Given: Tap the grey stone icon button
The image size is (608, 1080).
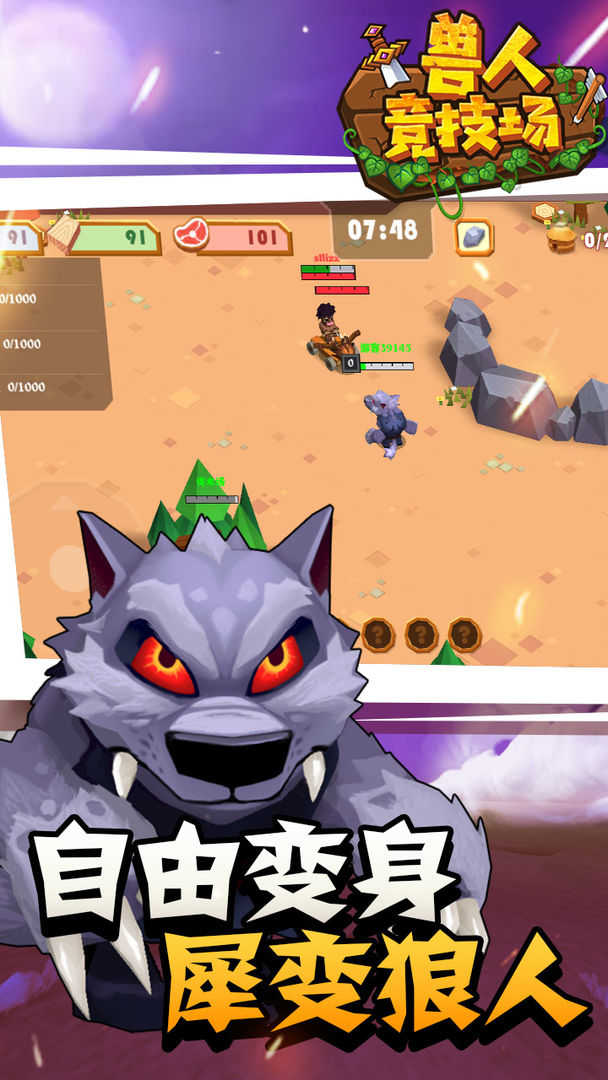Looking at the screenshot, I should (474, 238).
